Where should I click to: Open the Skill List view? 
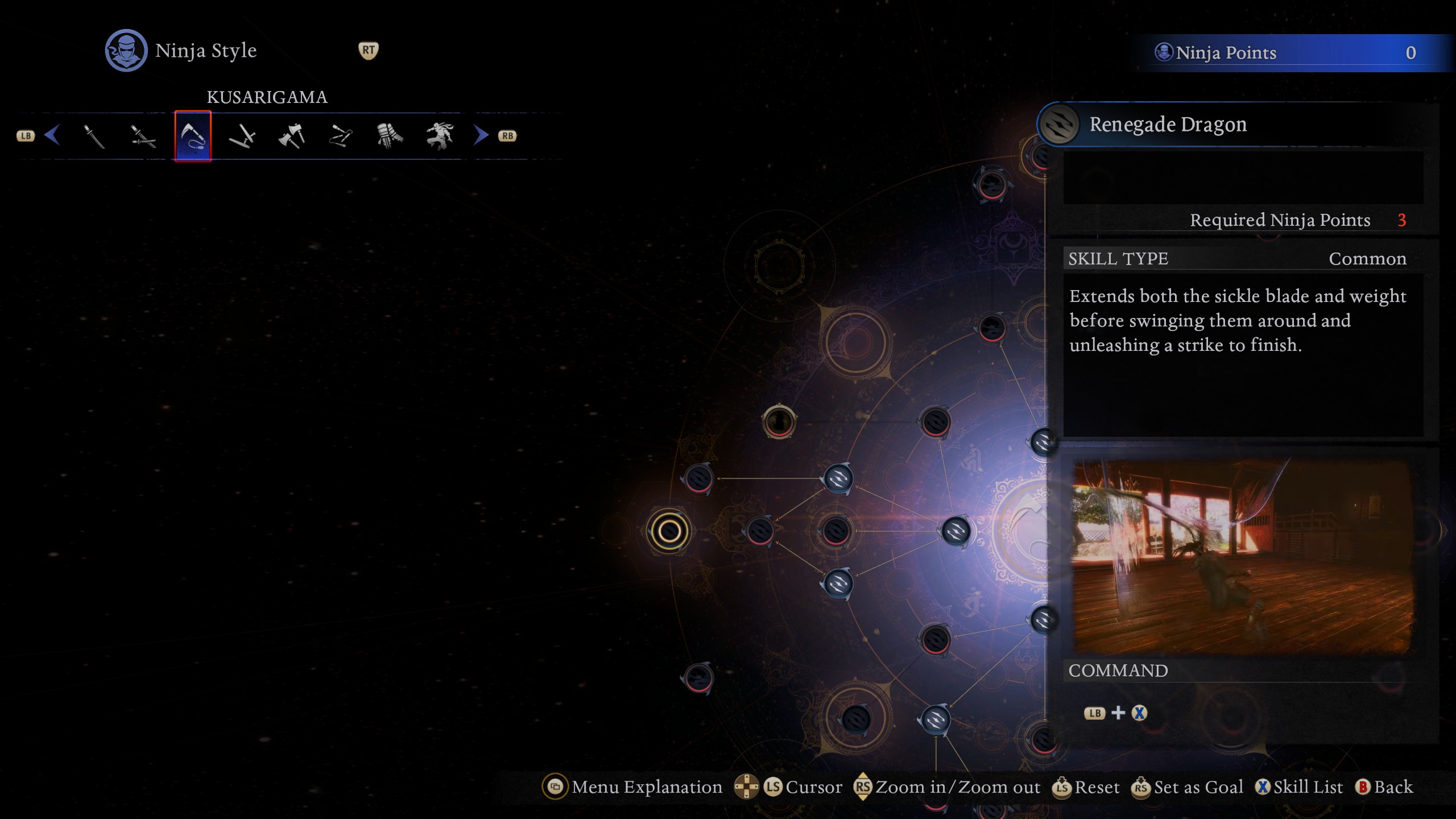click(1299, 787)
